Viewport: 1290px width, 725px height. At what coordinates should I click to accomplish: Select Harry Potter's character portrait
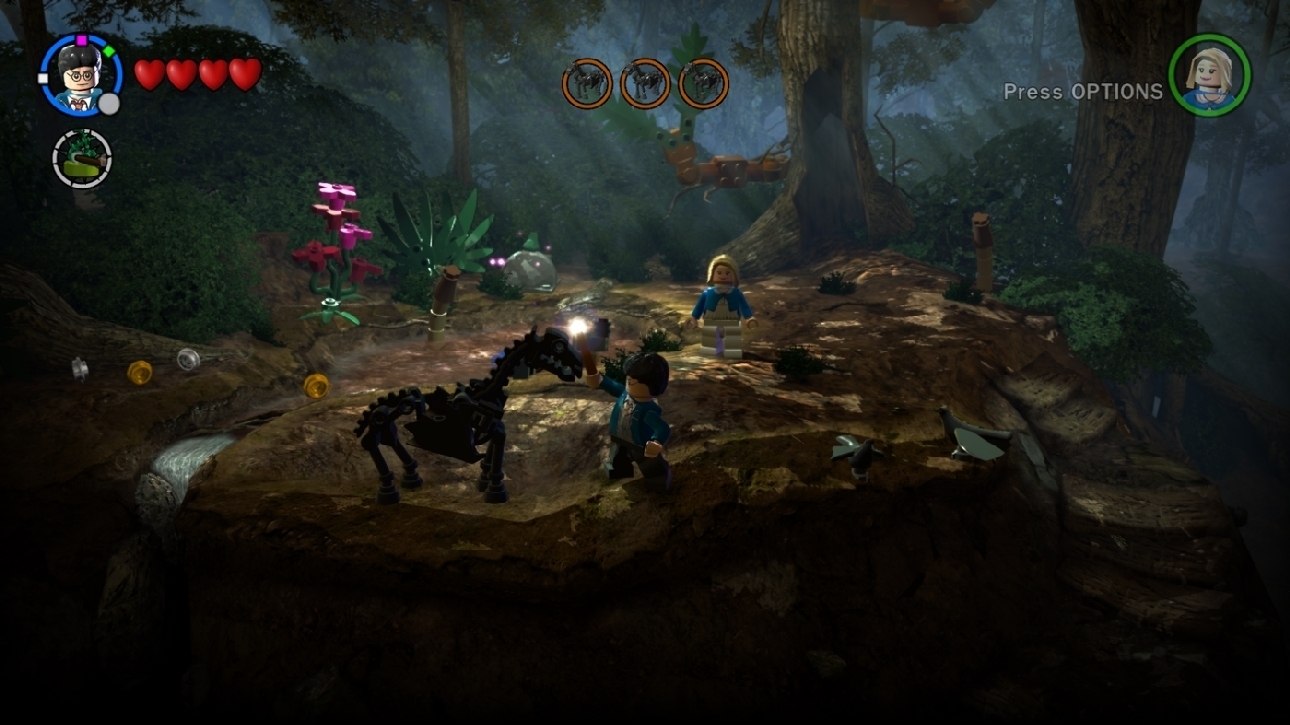[80, 75]
